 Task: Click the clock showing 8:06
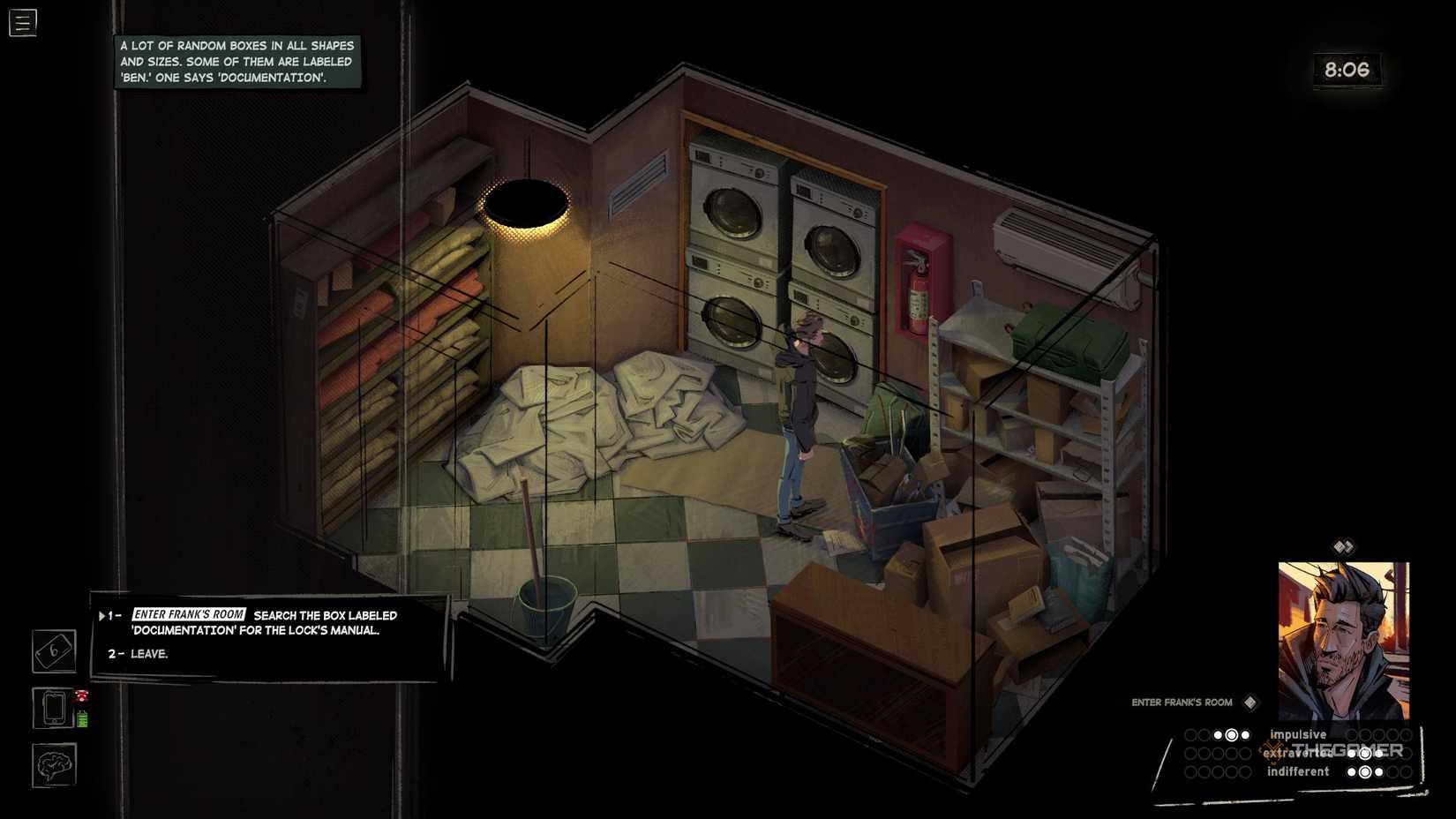point(1347,70)
